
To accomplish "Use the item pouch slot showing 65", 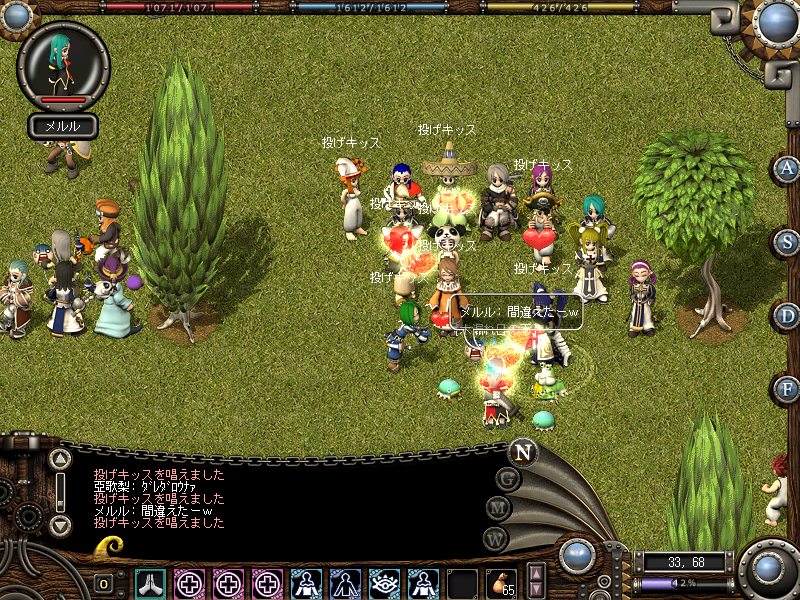I will [501, 583].
